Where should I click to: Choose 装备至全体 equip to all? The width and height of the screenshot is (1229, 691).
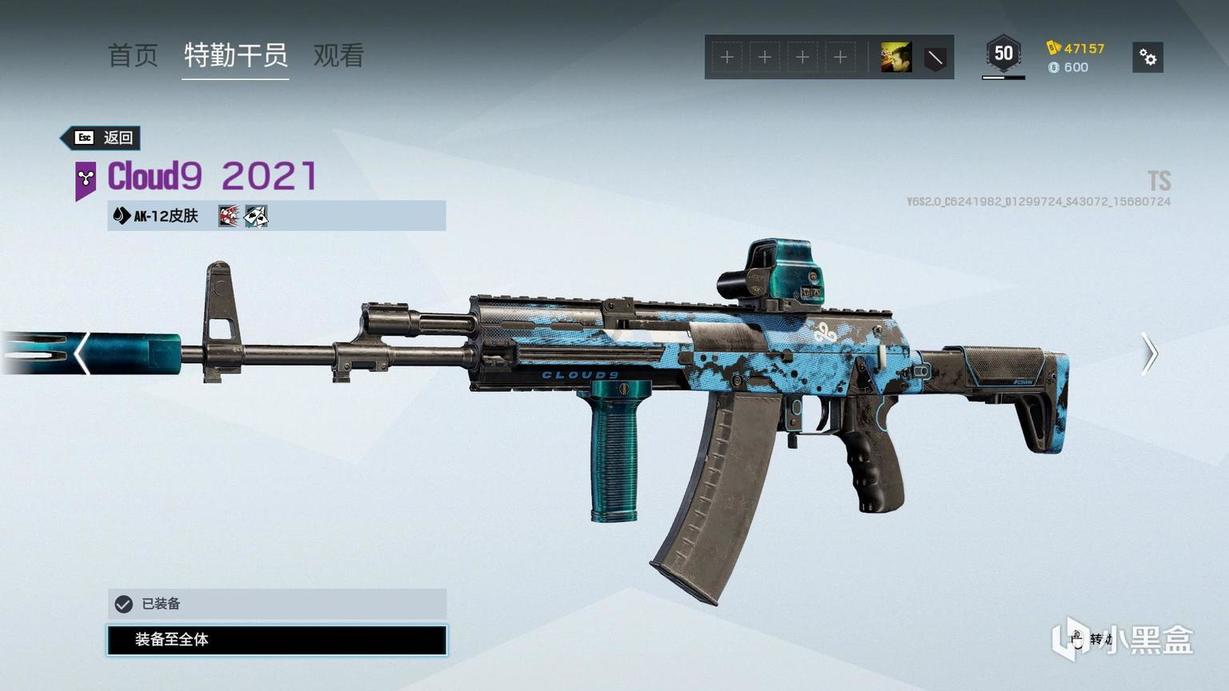(x=276, y=640)
